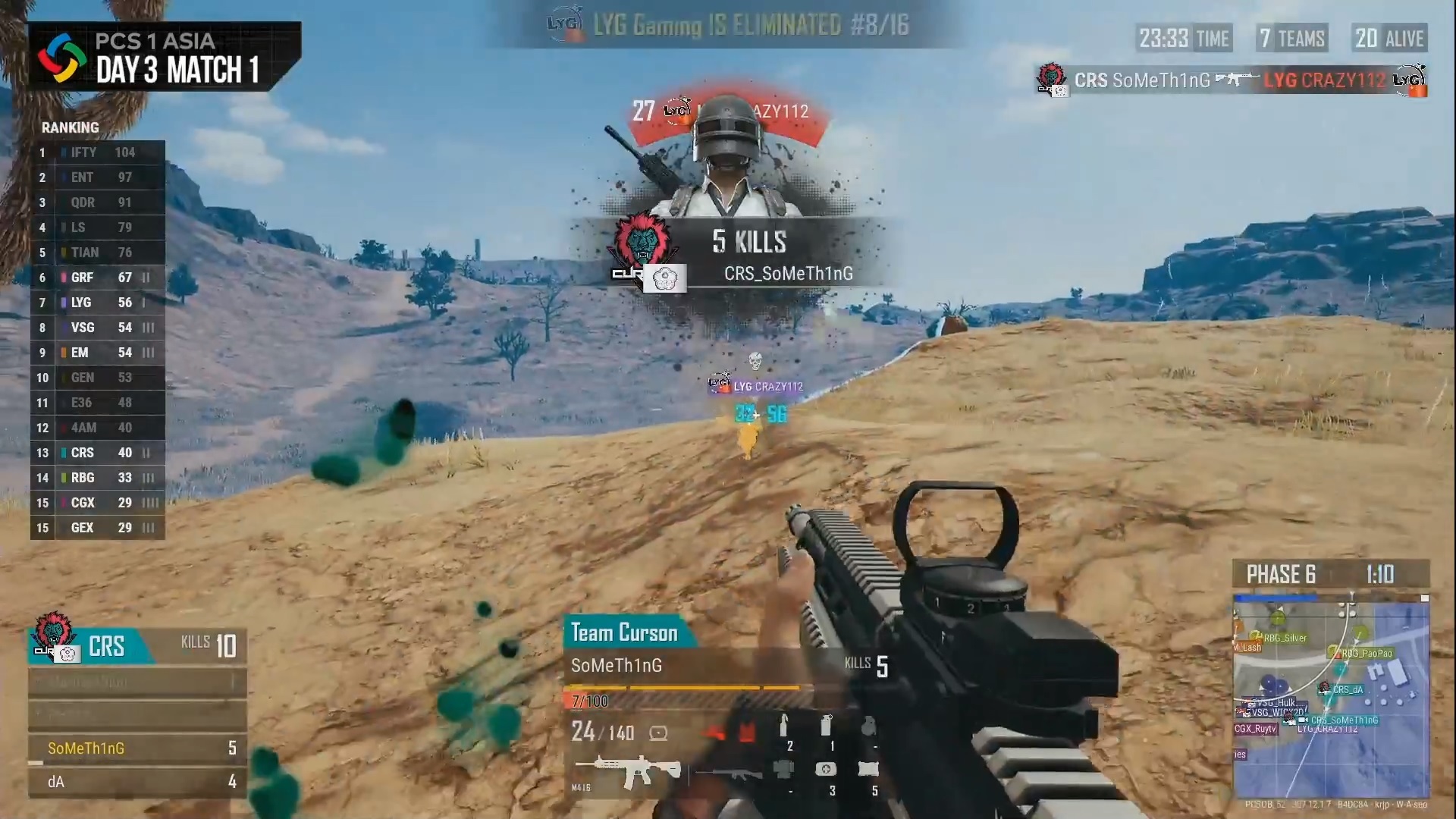Select the frag grenade icon showing 2 count
1456x819 pixels.
[x=784, y=725]
